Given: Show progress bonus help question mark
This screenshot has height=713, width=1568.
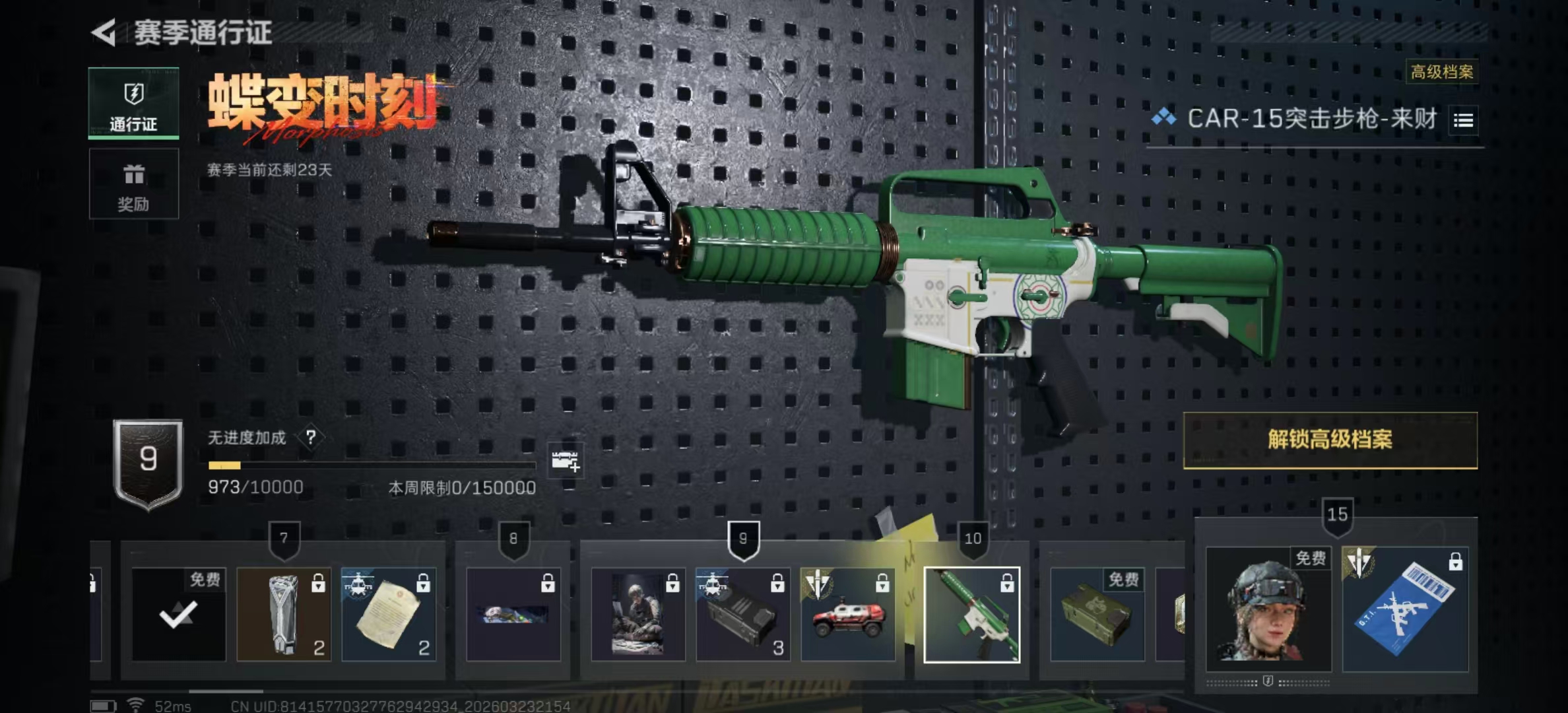Looking at the screenshot, I should point(311,437).
